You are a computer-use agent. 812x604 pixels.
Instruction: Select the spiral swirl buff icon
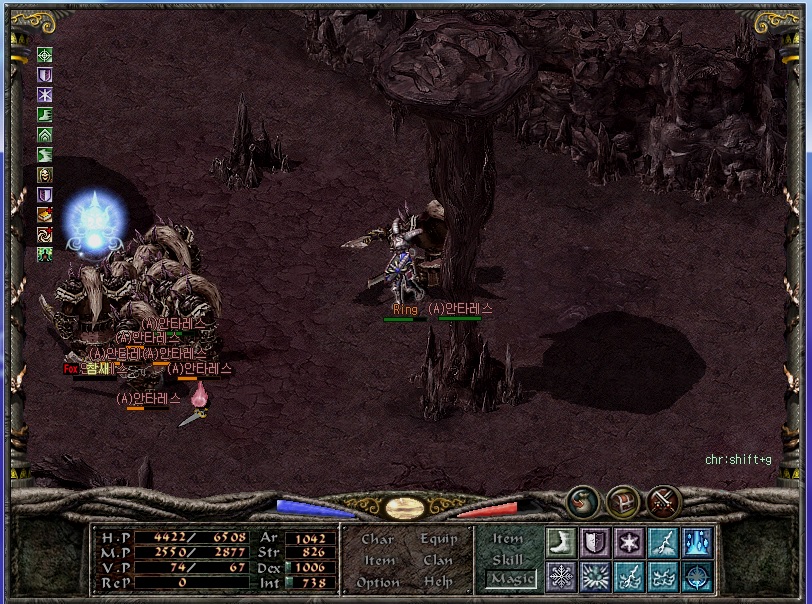[45, 235]
